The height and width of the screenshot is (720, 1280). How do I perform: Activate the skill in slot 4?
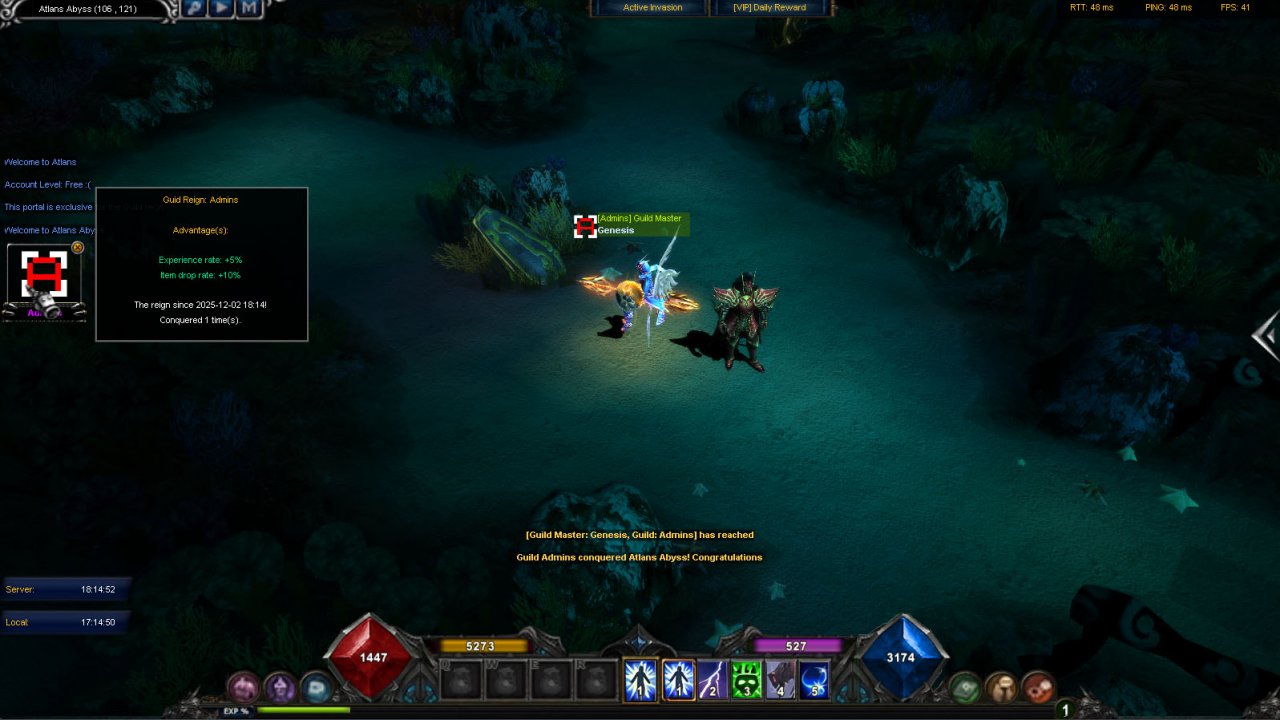tap(780, 680)
